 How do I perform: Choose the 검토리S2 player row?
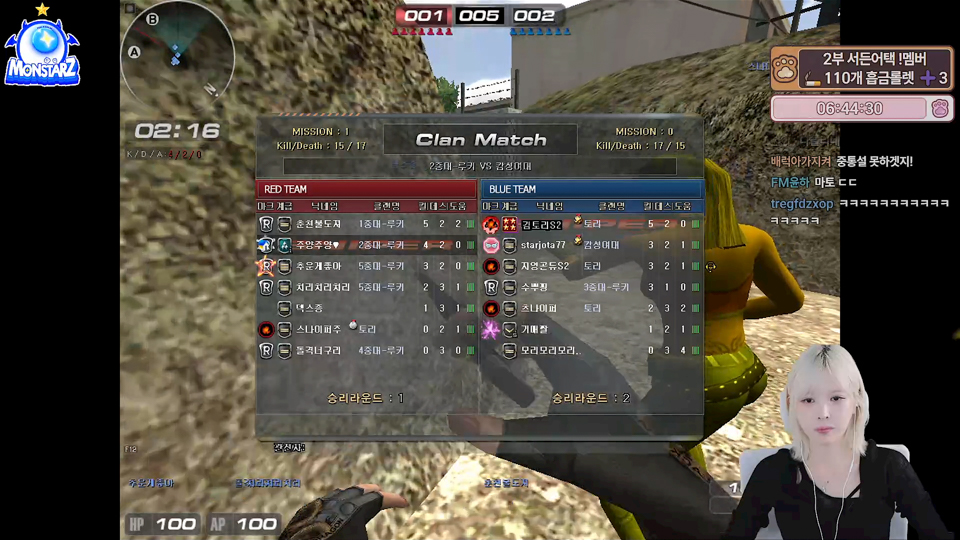(x=592, y=224)
